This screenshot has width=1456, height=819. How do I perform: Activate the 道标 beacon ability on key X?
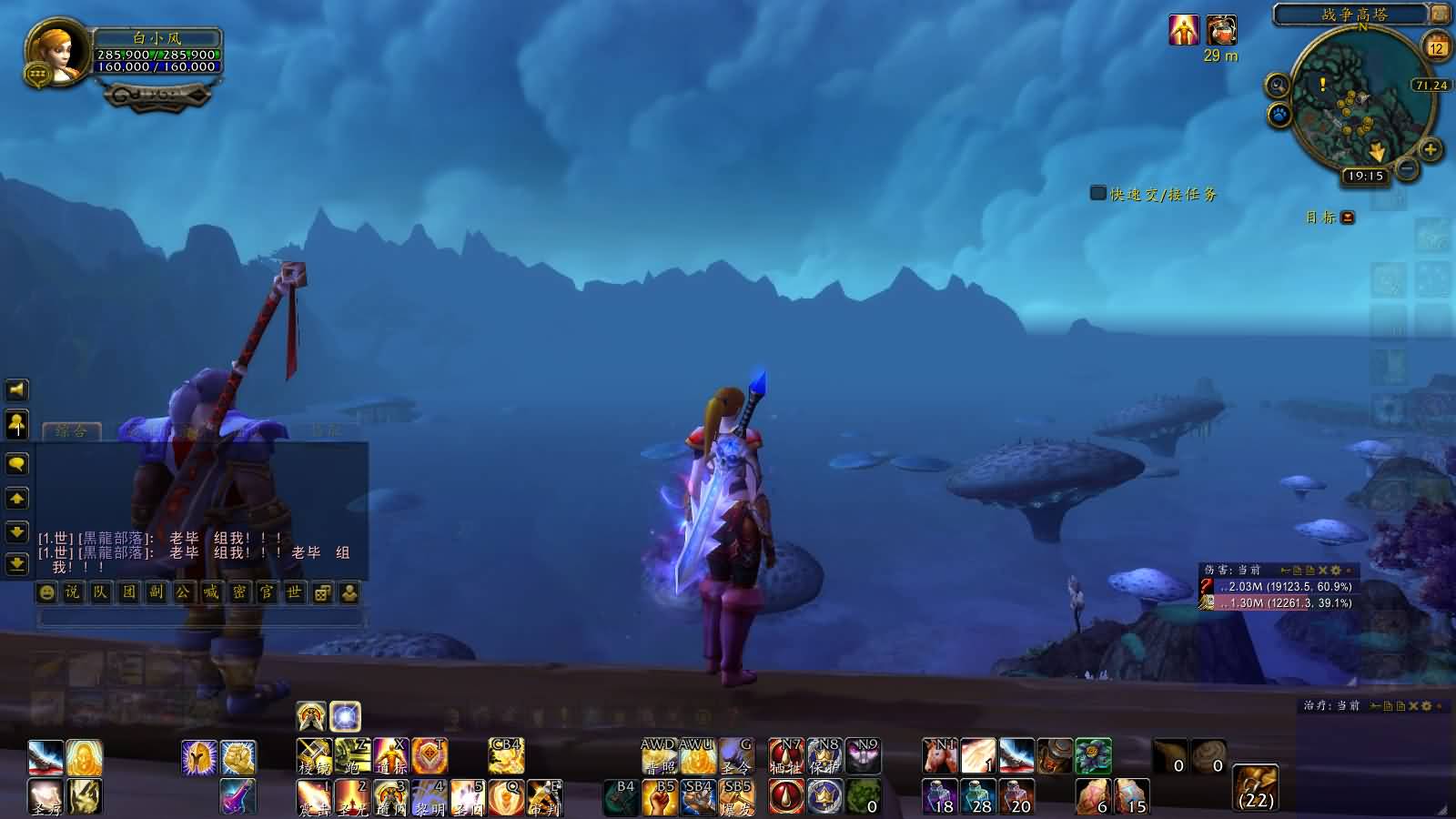(x=390, y=755)
